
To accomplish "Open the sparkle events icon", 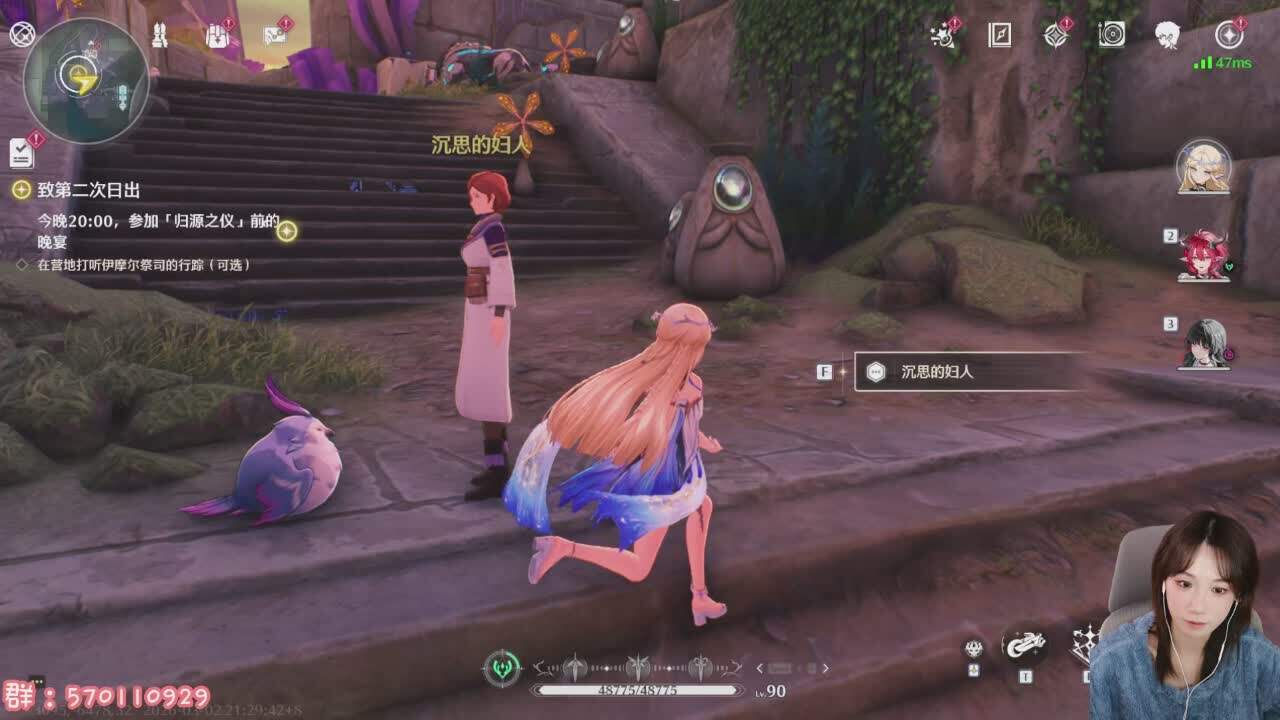I will 942,36.
